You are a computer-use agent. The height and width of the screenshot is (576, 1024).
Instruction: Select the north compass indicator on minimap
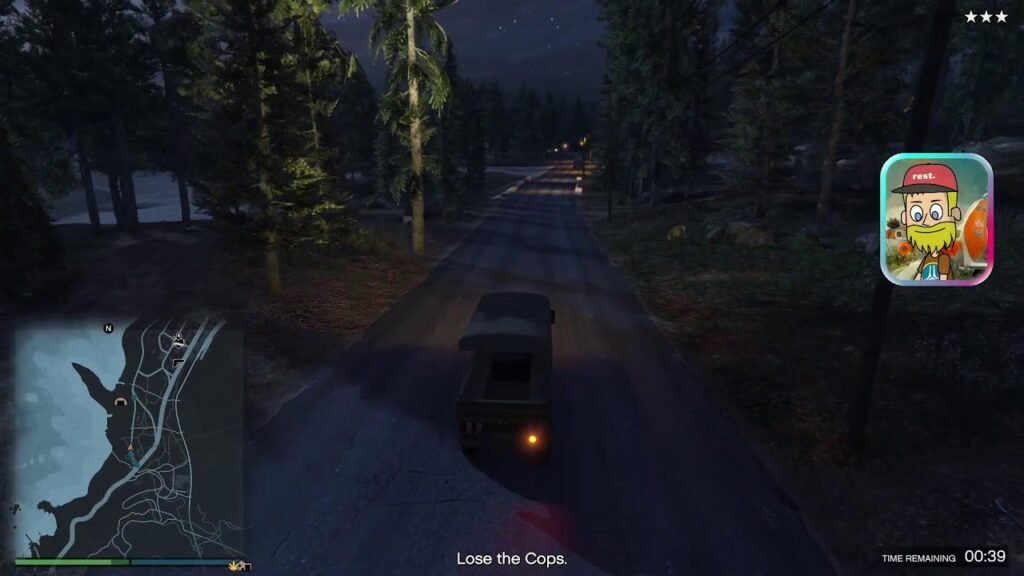tap(108, 328)
